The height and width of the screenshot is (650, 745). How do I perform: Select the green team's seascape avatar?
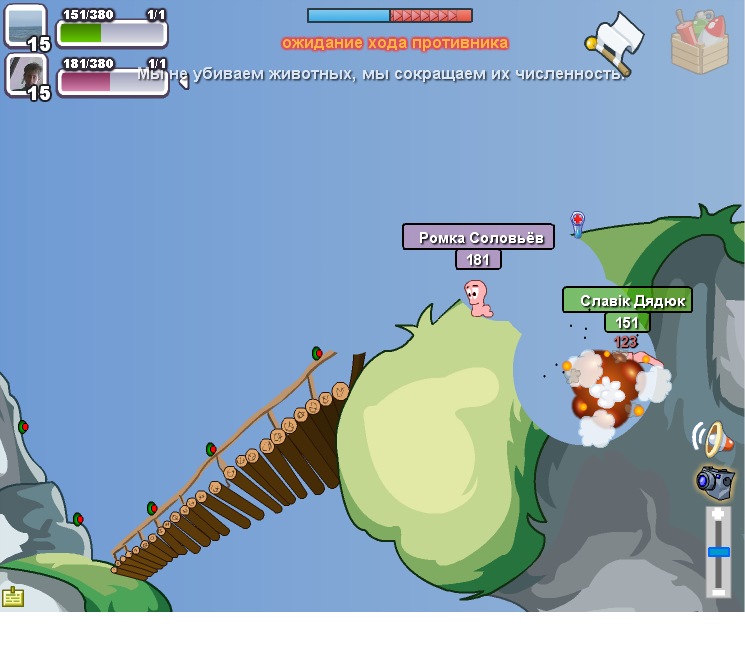coord(24,24)
